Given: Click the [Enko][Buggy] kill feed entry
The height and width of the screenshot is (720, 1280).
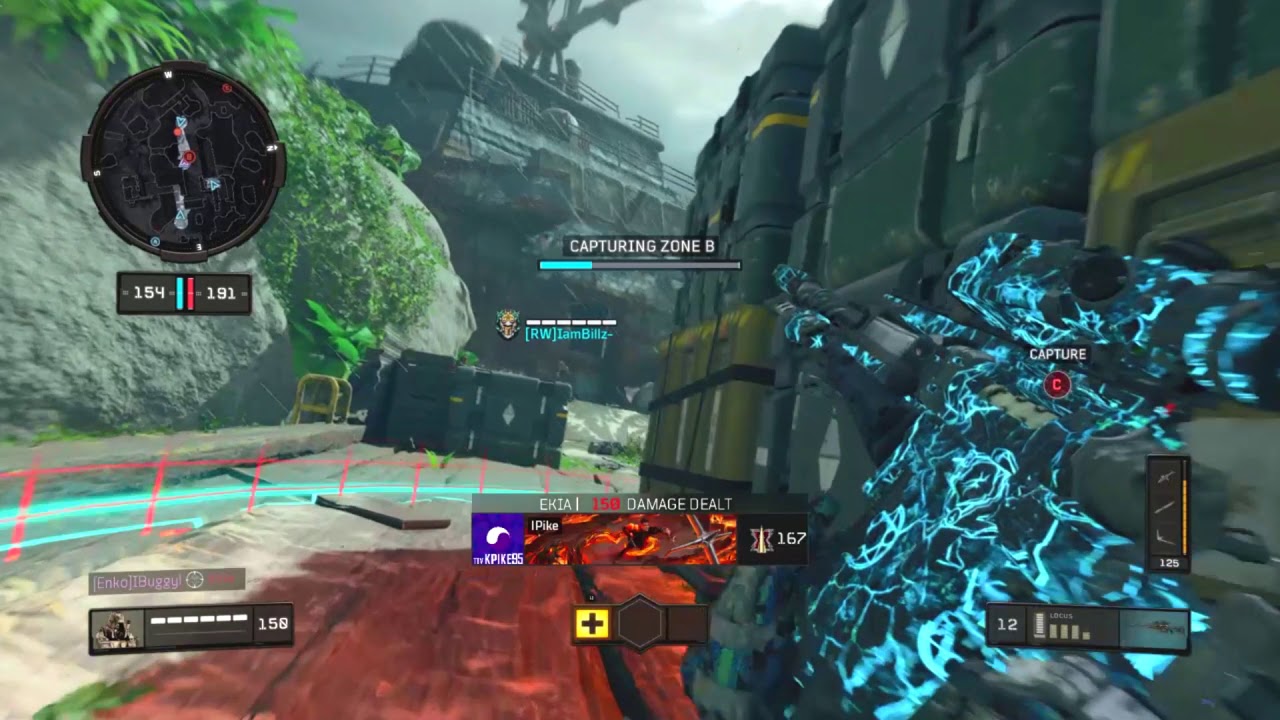Looking at the screenshot, I should tap(166, 580).
